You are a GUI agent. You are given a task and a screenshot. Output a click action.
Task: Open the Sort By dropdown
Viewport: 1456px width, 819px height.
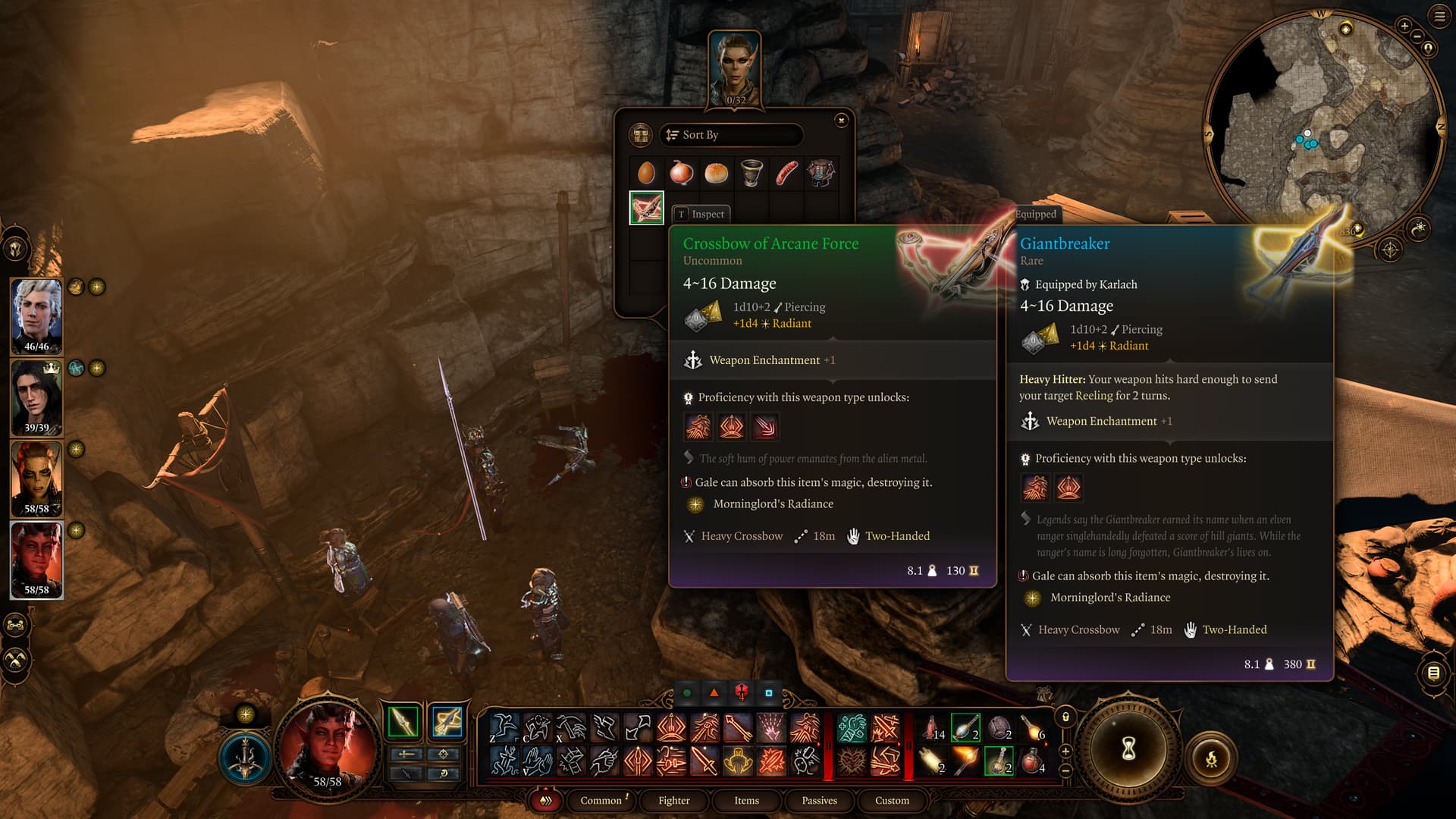pyautogui.click(x=730, y=135)
